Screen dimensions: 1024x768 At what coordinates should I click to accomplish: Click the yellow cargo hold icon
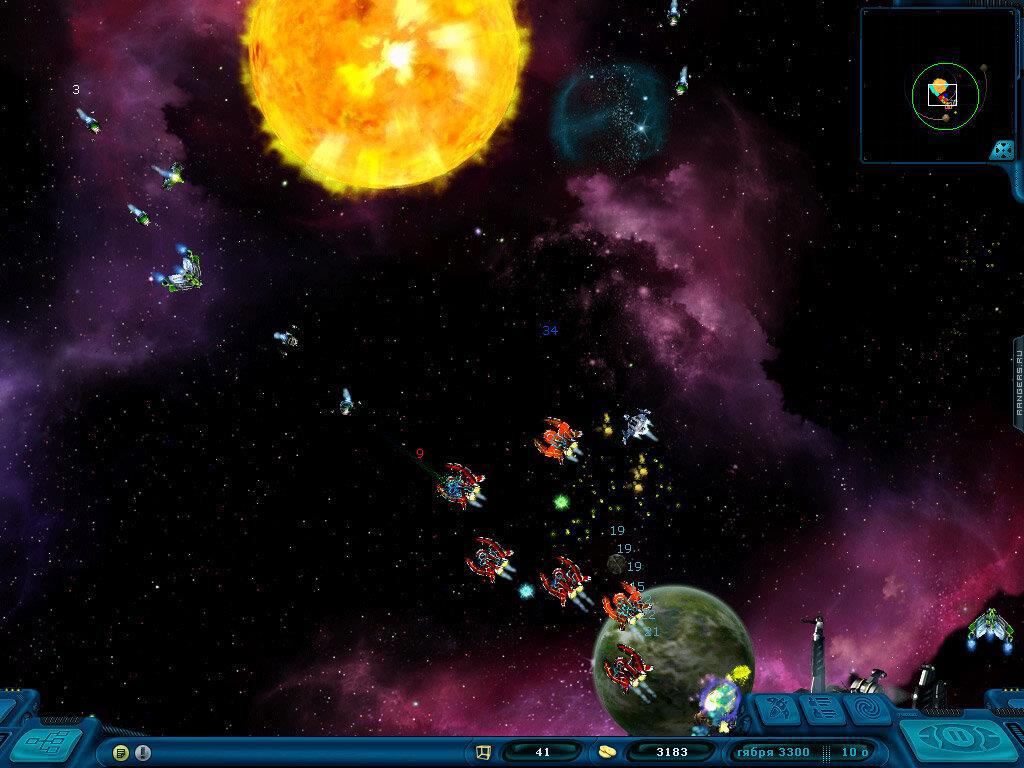coord(483,752)
